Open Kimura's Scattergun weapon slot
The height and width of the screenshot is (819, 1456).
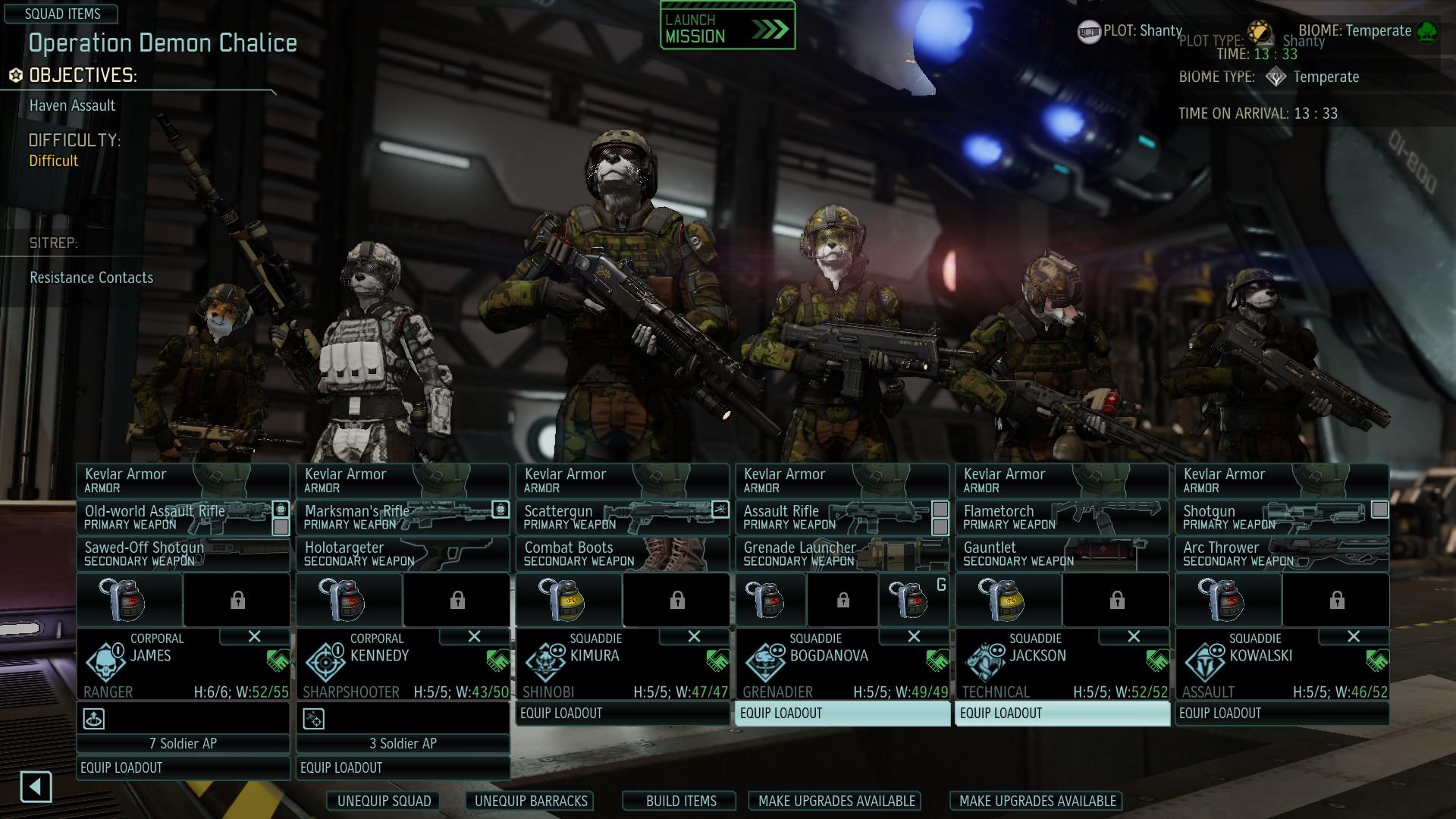click(614, 517)
